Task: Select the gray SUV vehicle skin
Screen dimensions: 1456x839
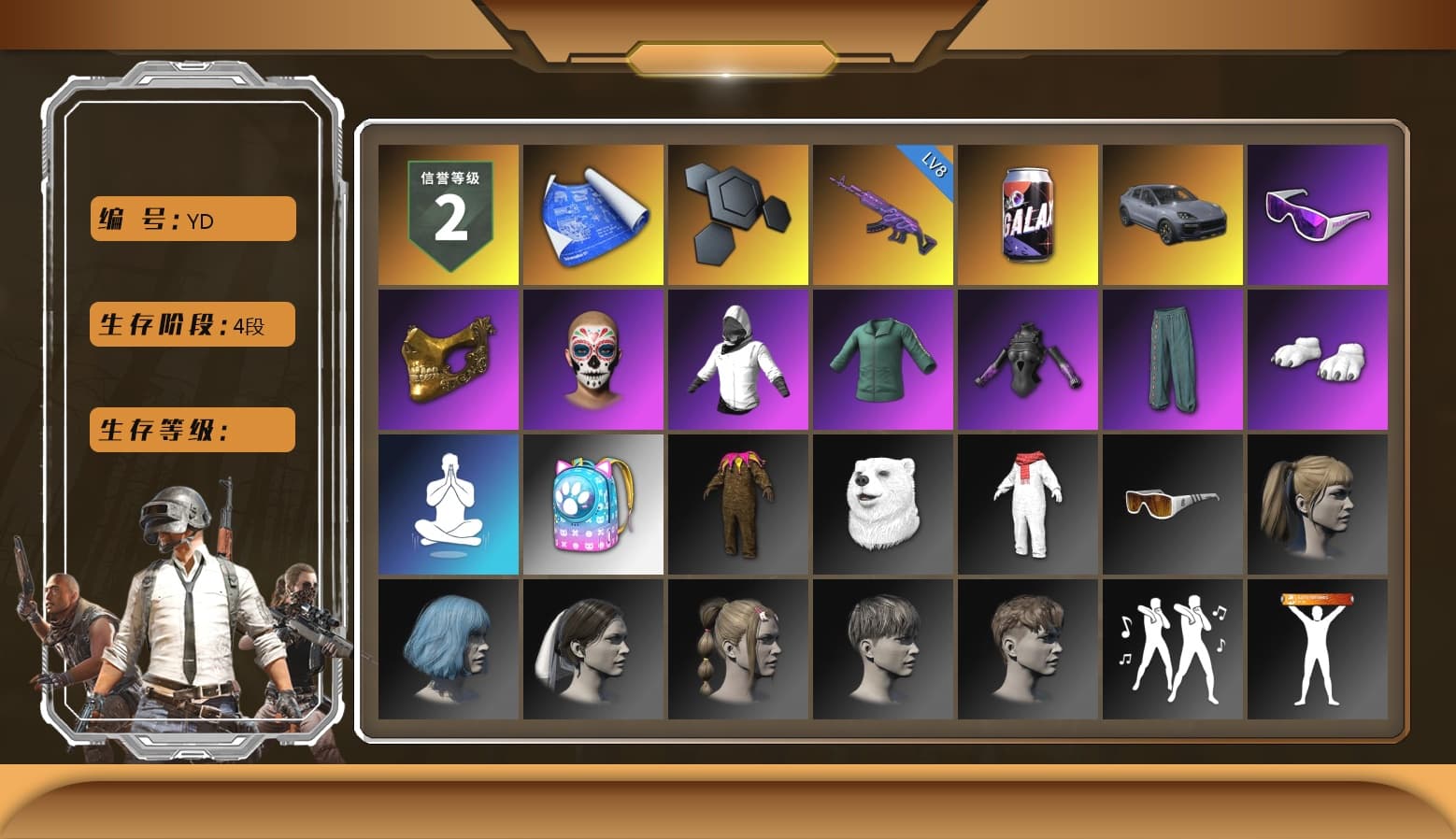Action: point(1173,213)
